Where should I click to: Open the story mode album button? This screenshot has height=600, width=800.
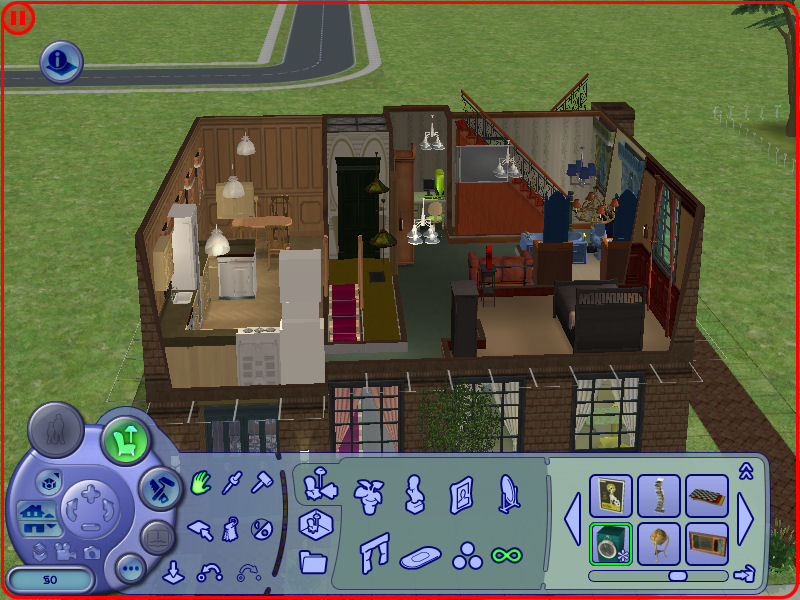158,537
